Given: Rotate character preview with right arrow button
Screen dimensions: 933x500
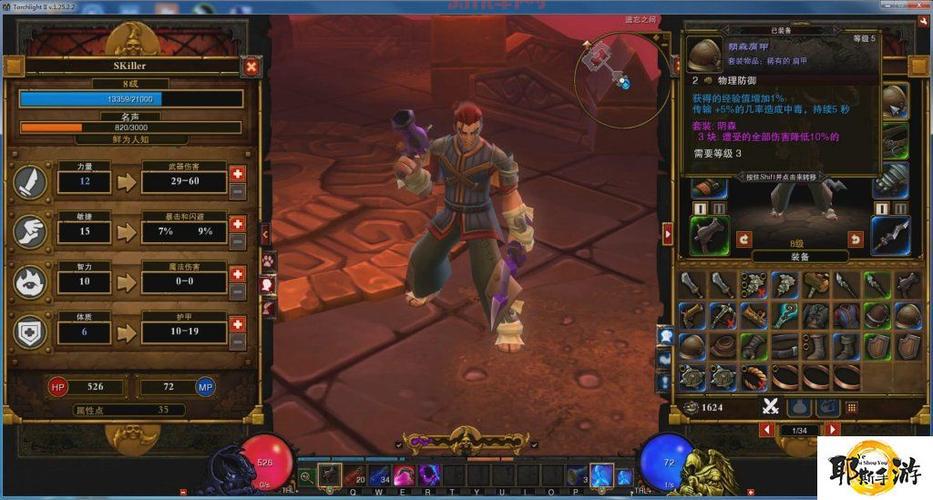Looking at the screenshot, I should (x=855, y=239).
